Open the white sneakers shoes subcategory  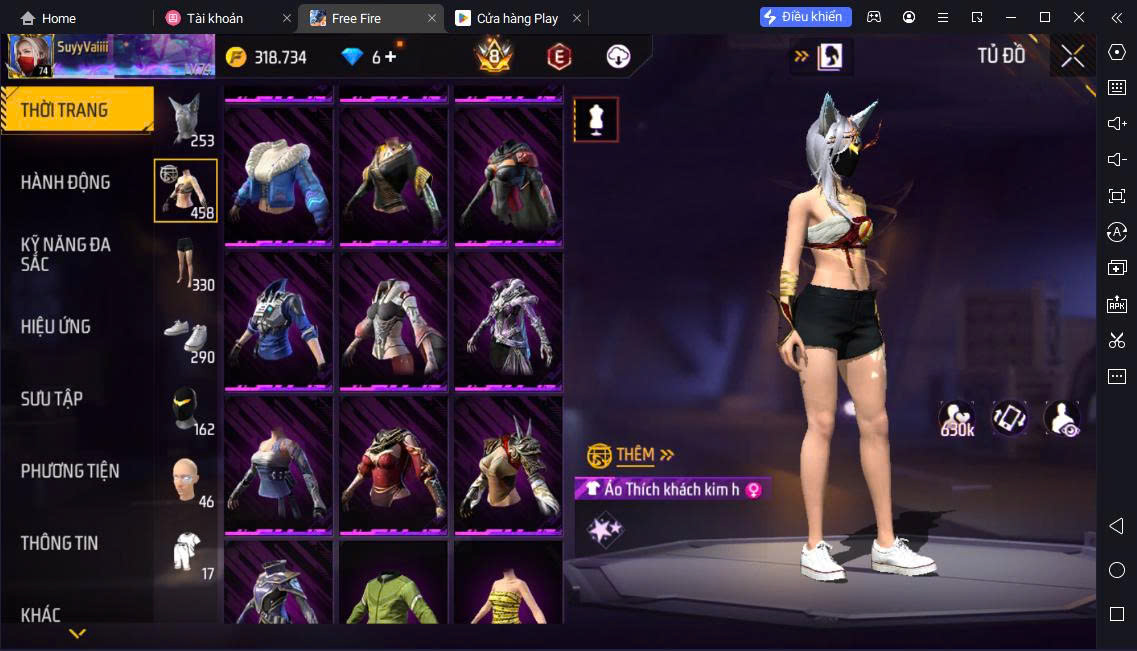pyautogui.click(x=186, y=337)
